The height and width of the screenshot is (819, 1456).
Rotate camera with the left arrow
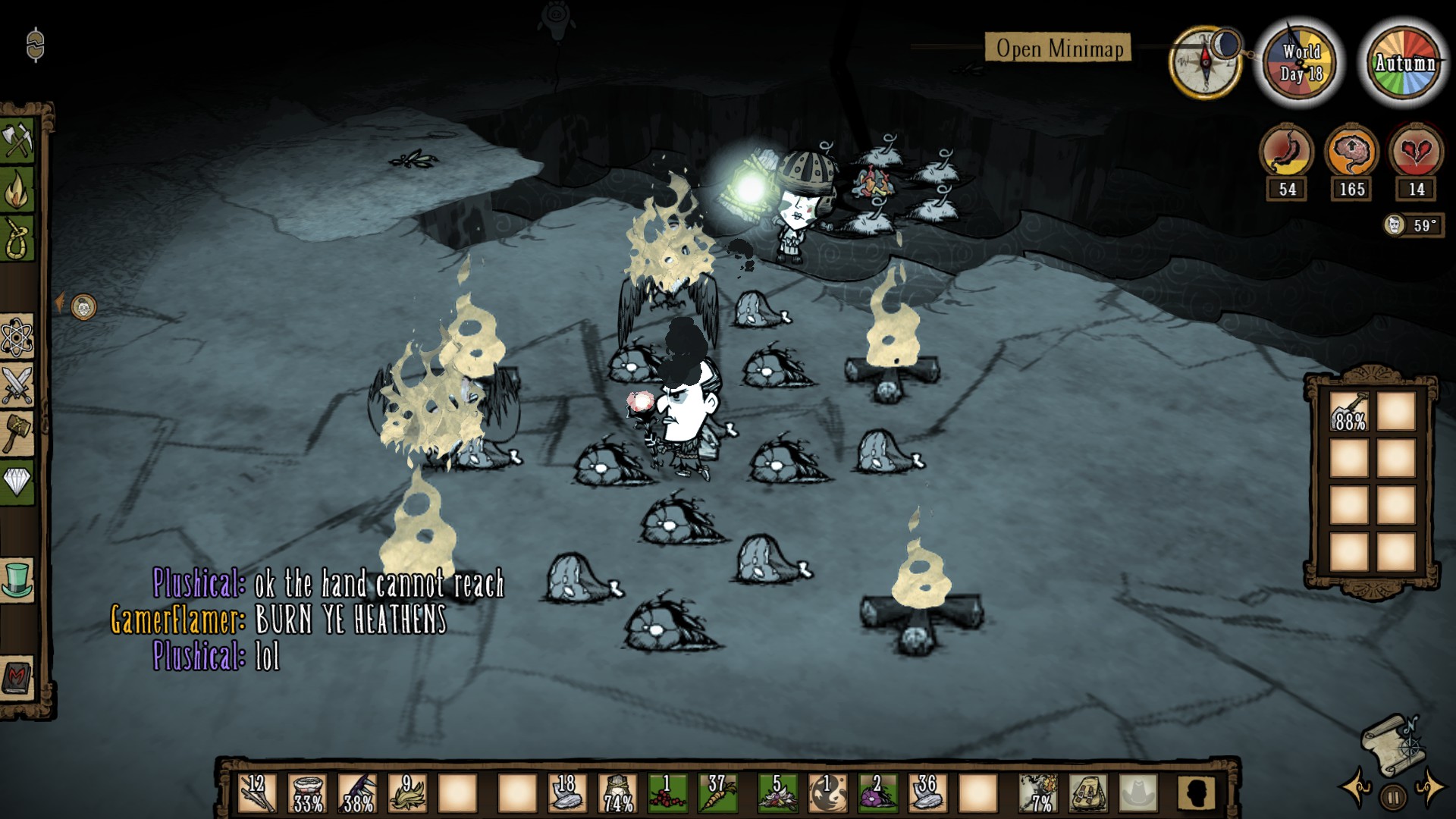1356,787
